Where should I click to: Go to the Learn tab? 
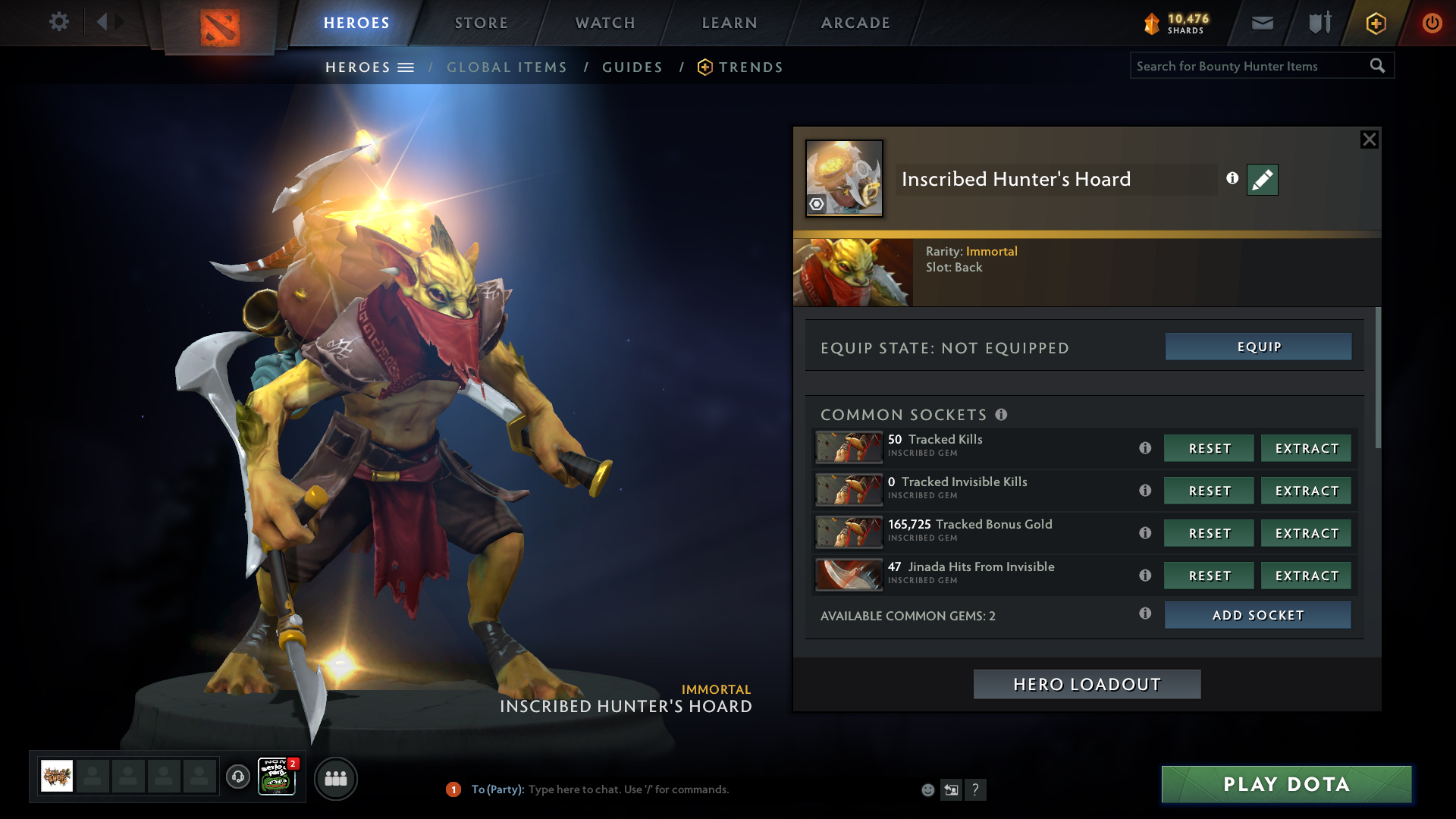730,23
